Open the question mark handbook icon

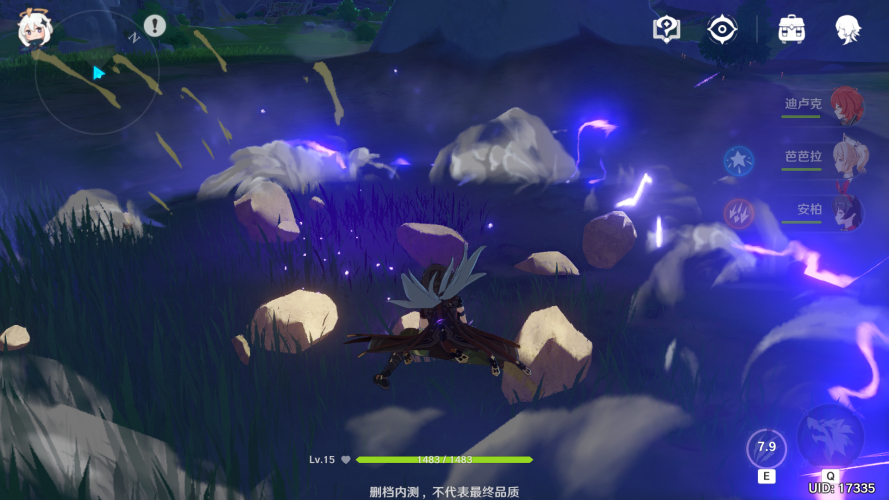coord(666,28)
